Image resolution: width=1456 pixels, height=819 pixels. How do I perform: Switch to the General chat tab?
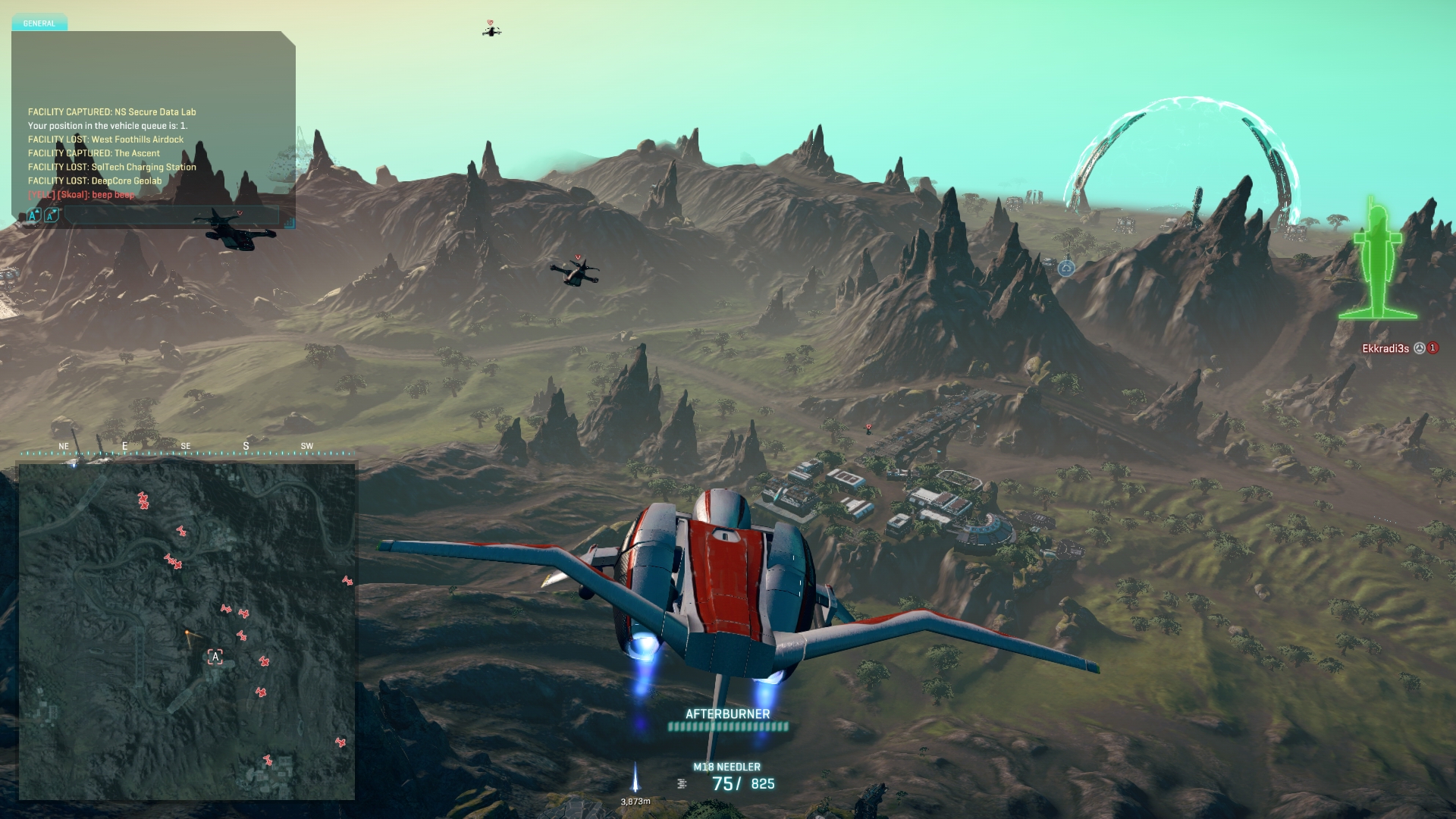[x=39, y=24]
